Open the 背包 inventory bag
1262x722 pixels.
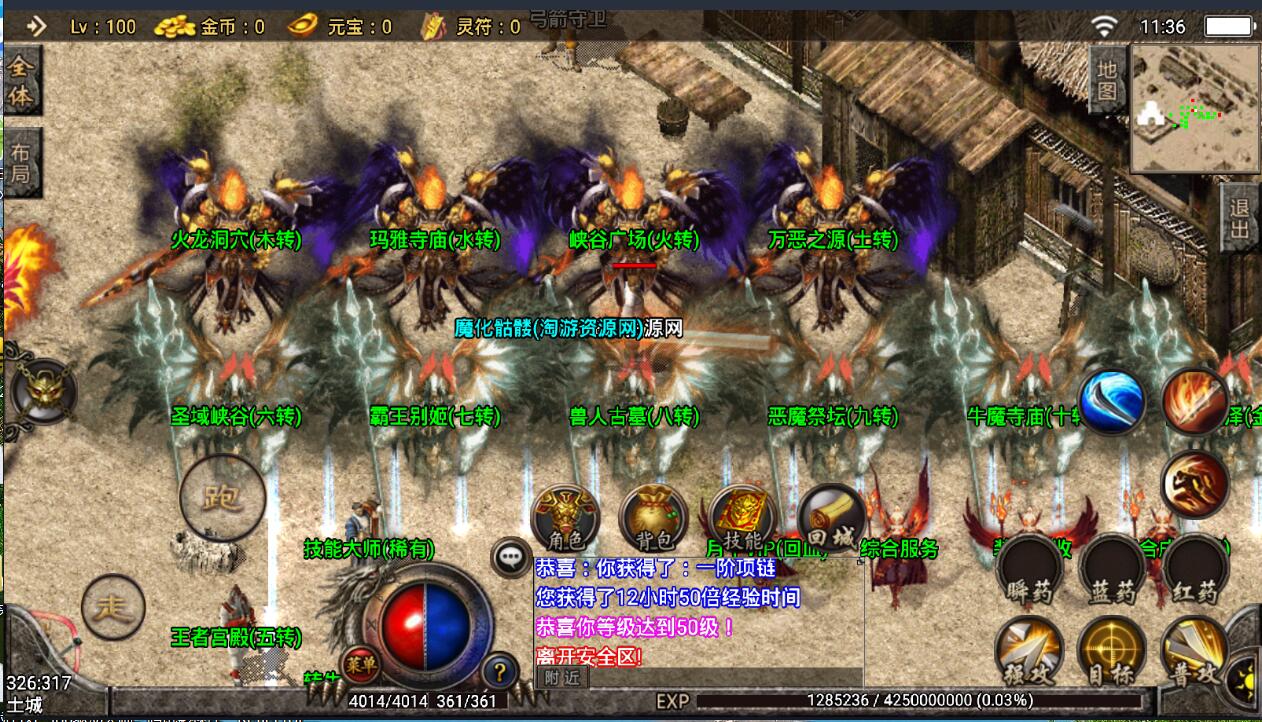[x=653, y=519]
